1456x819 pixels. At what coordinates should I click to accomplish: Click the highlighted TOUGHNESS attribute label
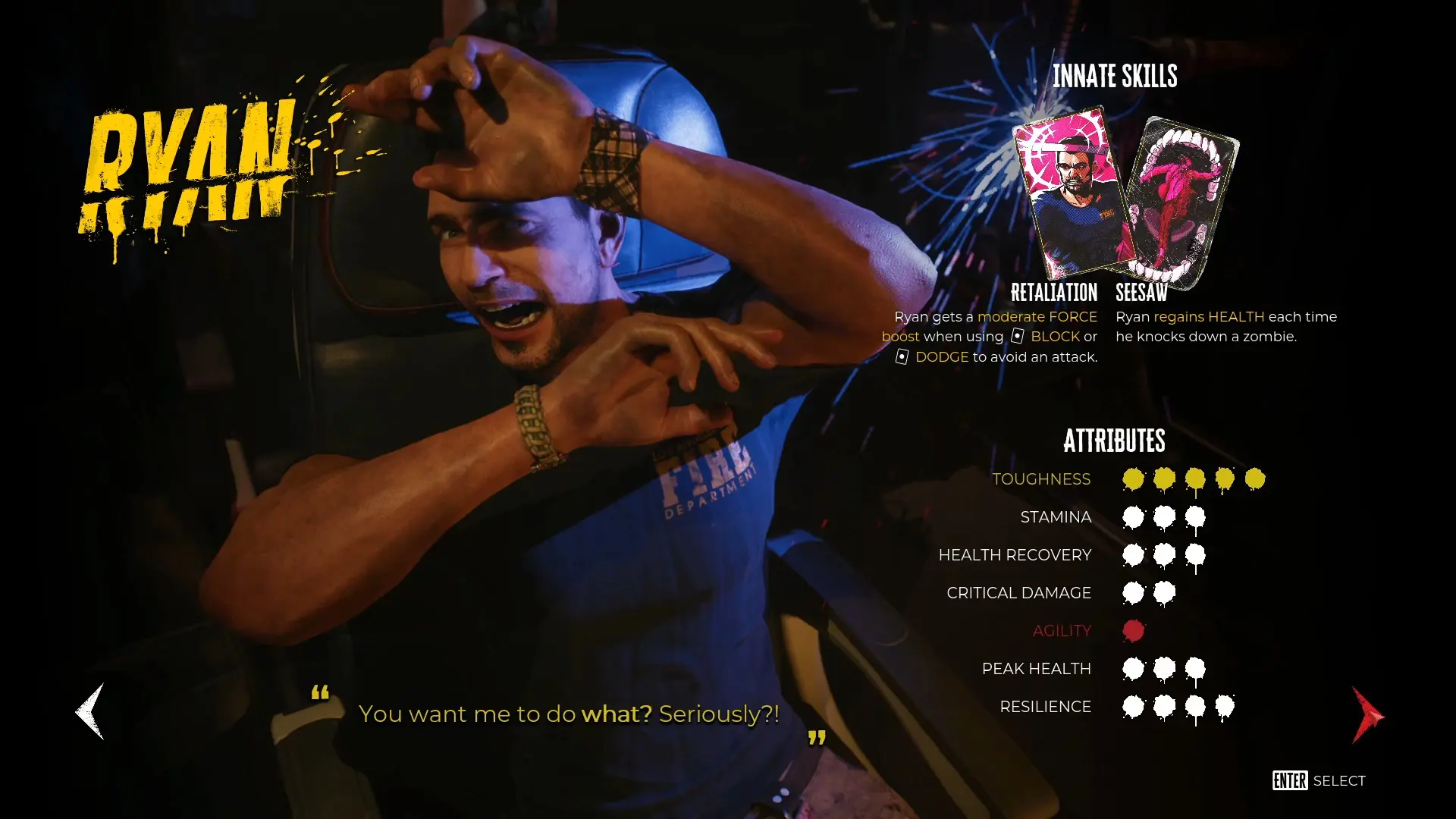coord(1042,479)
